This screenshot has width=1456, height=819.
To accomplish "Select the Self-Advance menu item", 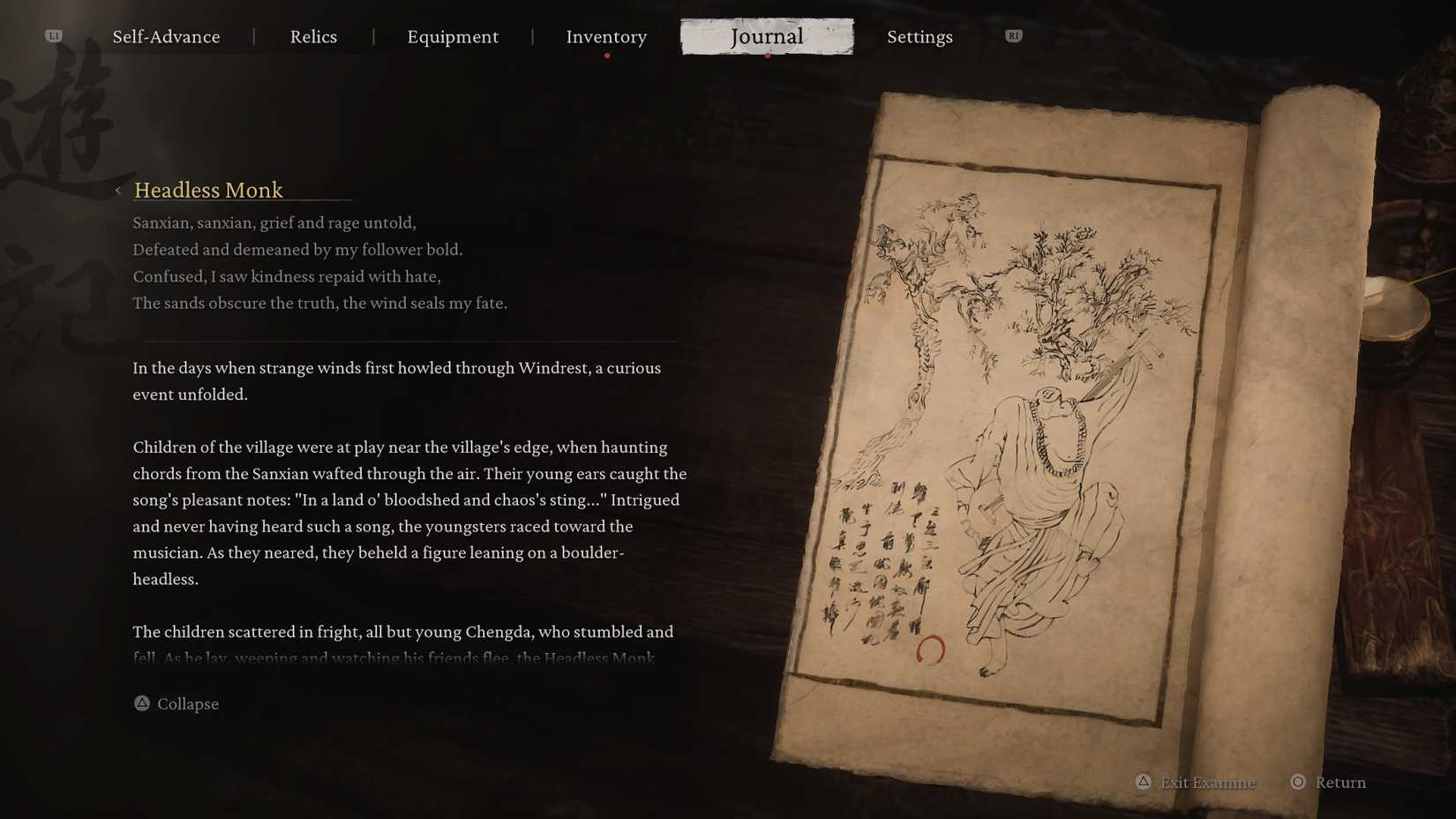I will click(x=166, y=37).
